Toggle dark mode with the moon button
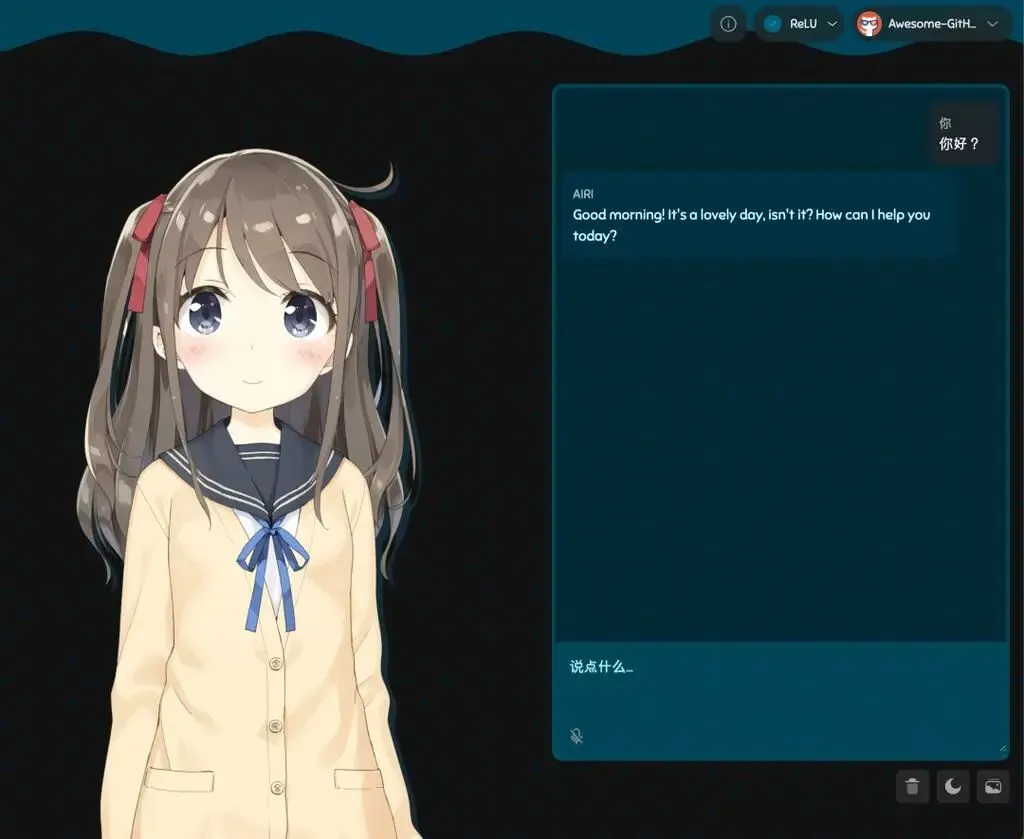Screen dimensions: 1024x839 click(x=953, y=787)
